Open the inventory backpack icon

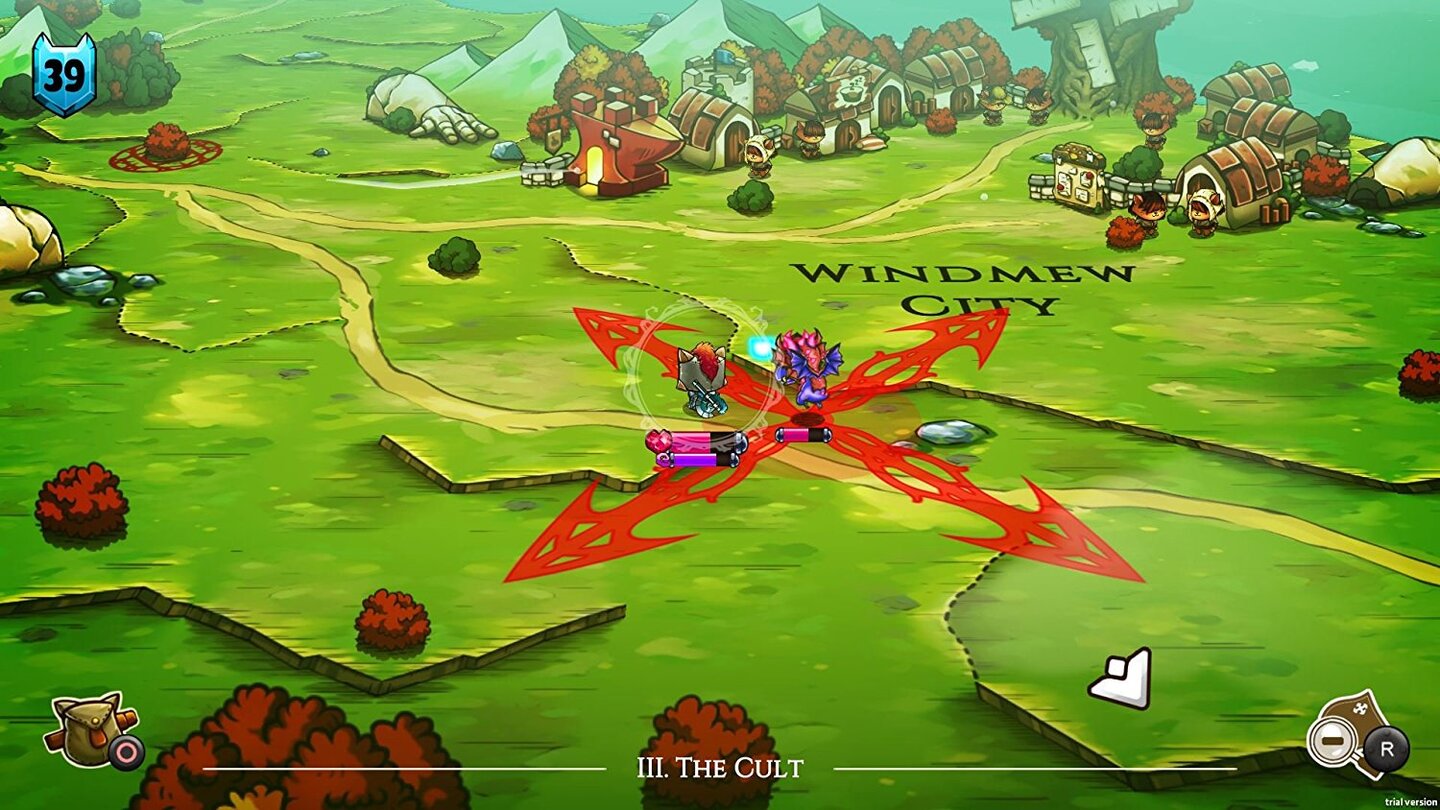(x=90, y=728)
